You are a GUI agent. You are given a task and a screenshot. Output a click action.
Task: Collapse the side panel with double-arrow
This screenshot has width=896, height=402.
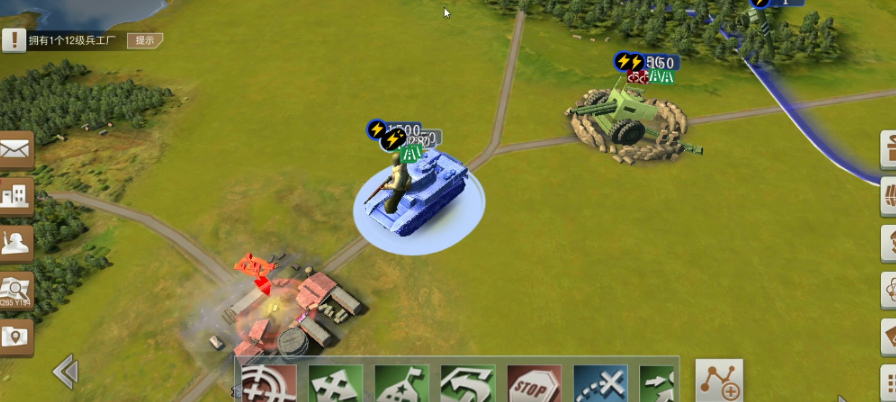pyautogui.click(x=66, y=372)
